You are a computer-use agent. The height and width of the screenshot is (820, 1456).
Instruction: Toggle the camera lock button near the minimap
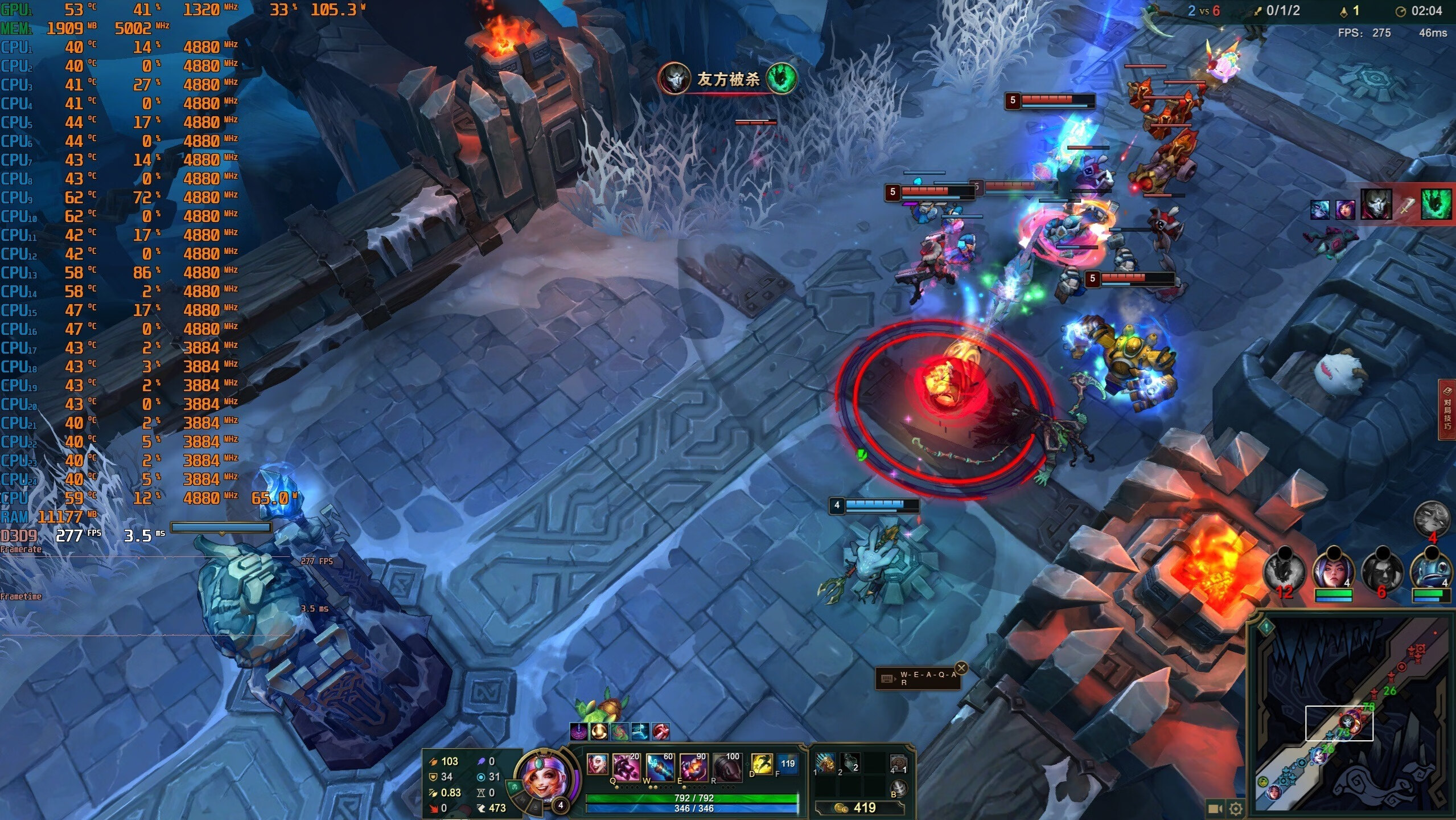pyautogui.click(x=1215, y=809)
